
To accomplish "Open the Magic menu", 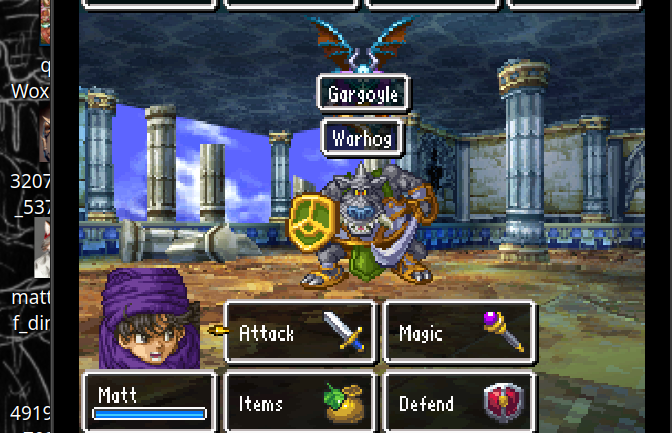I will [x=459, y=332].
